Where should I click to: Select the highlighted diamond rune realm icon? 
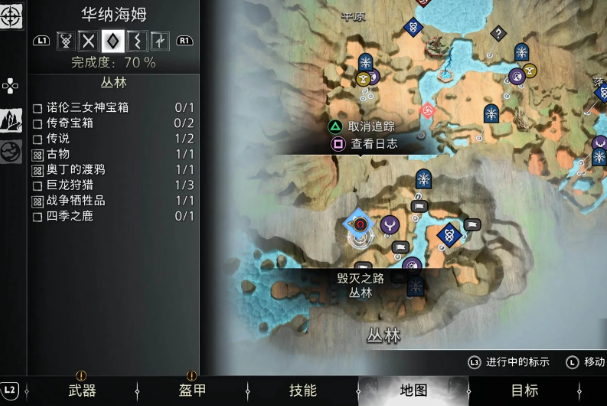pos(112,42)
